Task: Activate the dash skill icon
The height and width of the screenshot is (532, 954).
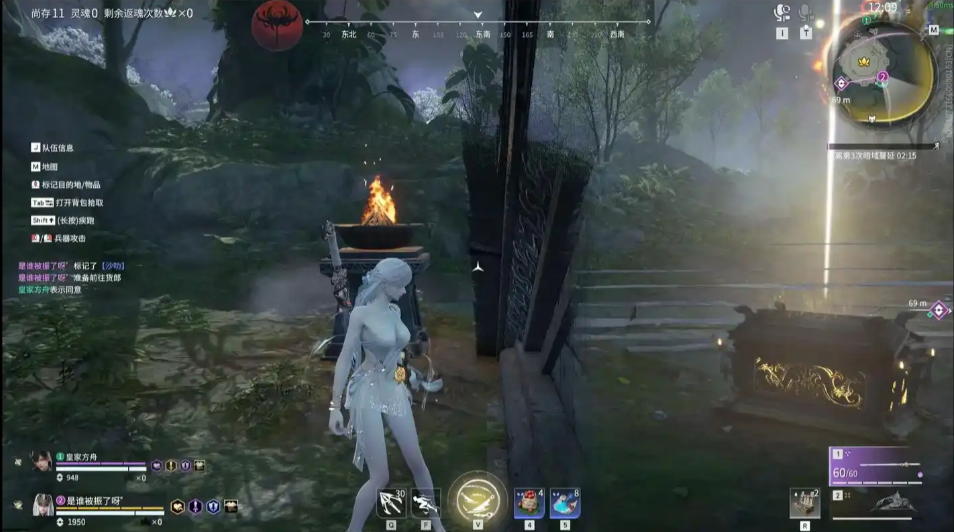Action: pos(425,502)
